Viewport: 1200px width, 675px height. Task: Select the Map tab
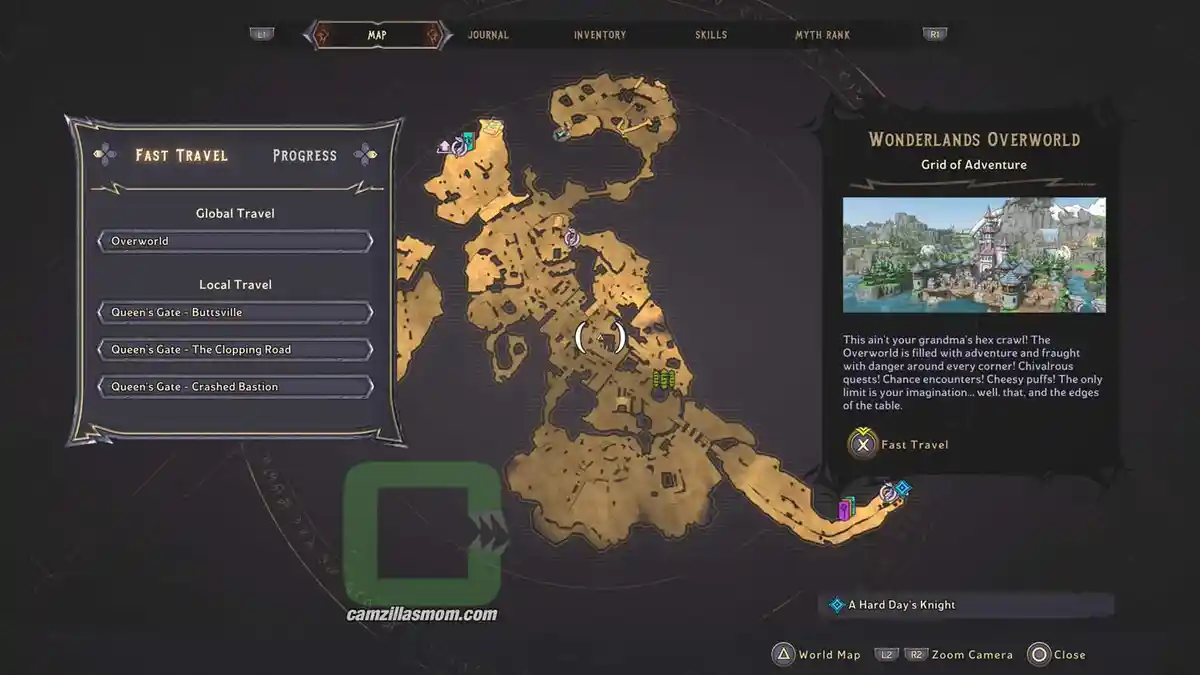[x=377, y=35]
